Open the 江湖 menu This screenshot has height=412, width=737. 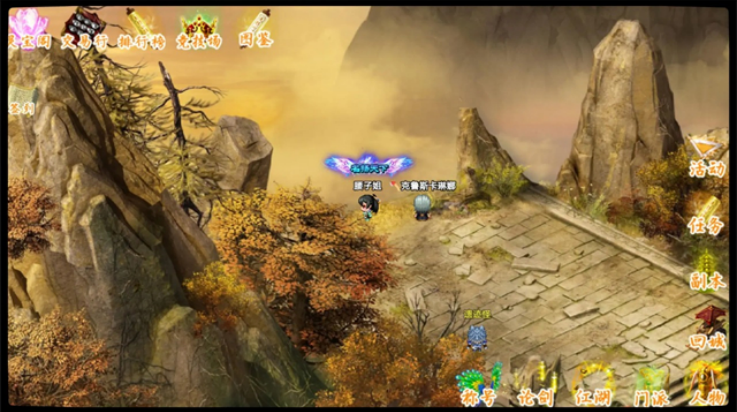point(593,385)
